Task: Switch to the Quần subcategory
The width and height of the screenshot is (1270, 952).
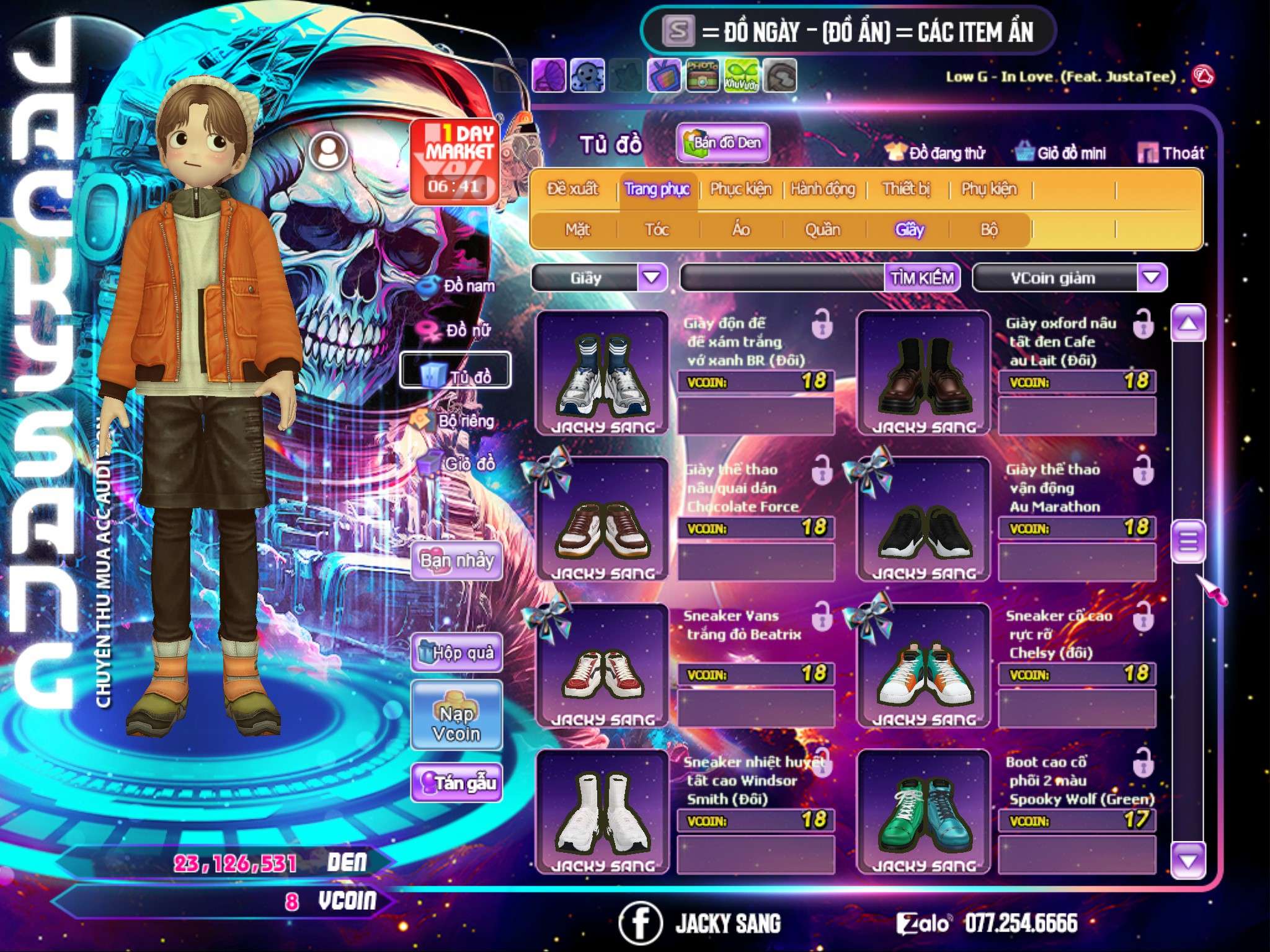Action: pos(822,230)
